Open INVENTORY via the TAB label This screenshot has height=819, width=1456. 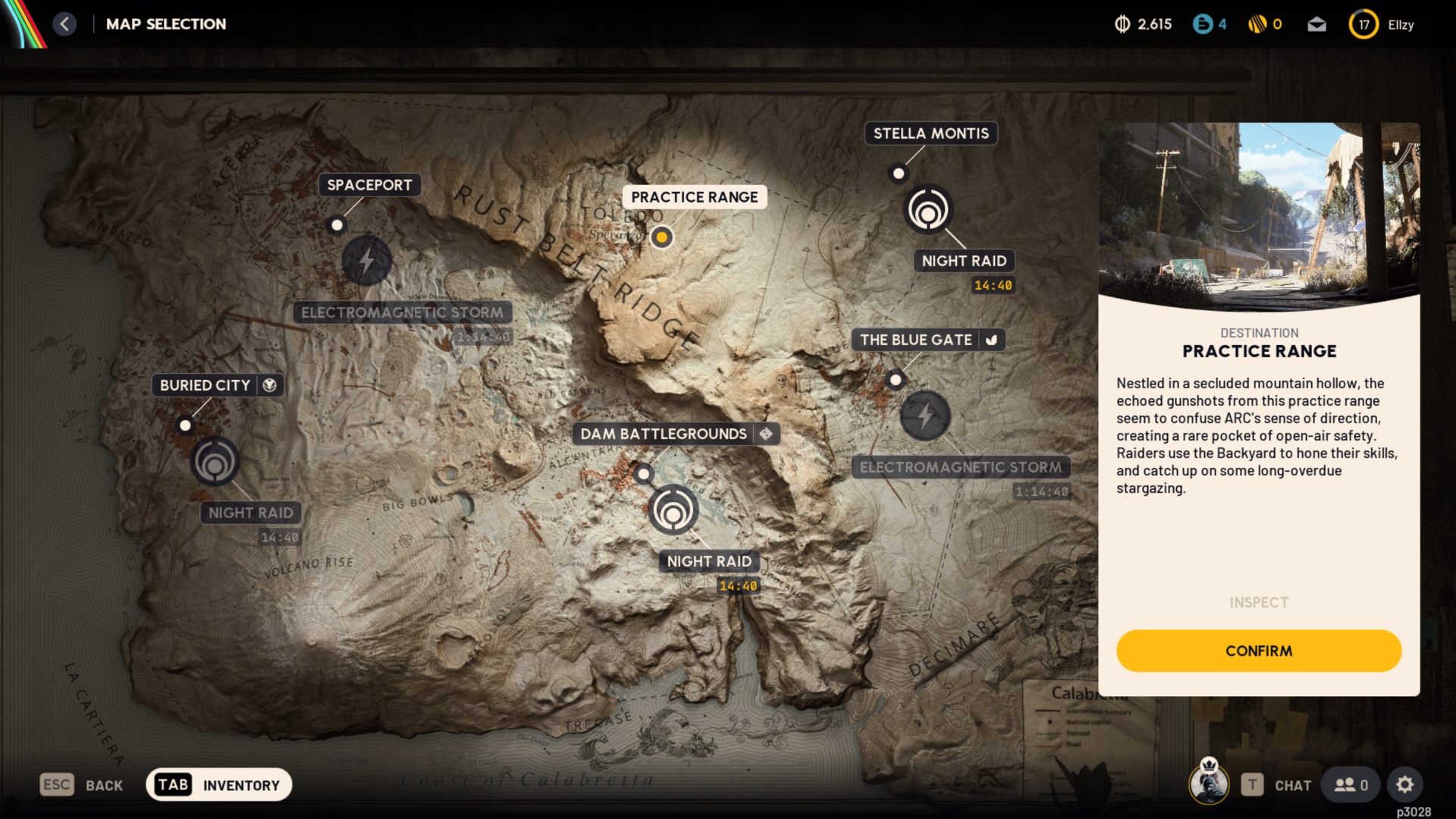[x=172, y=784]
